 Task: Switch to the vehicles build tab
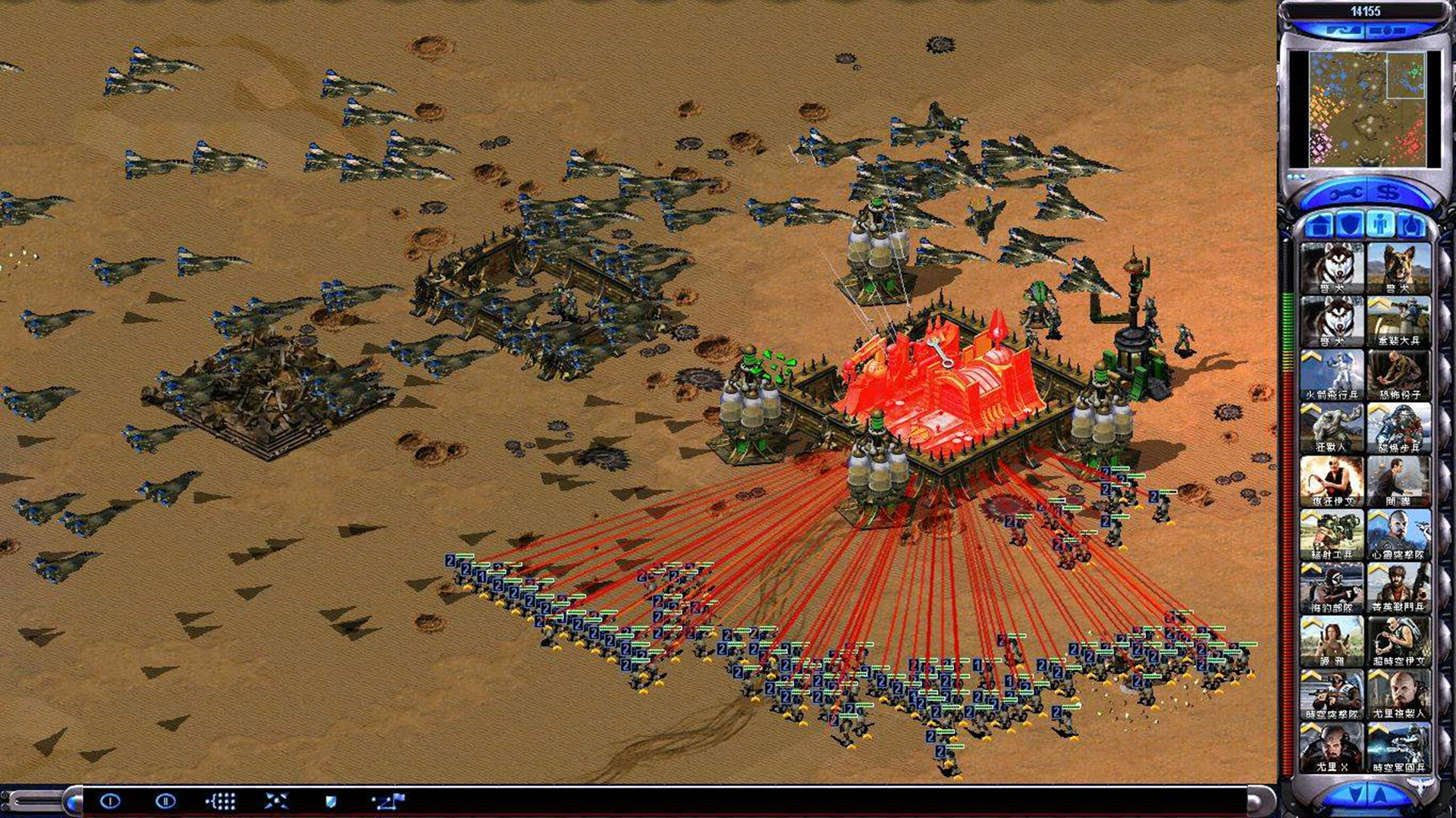click(x=1410, y=225)
